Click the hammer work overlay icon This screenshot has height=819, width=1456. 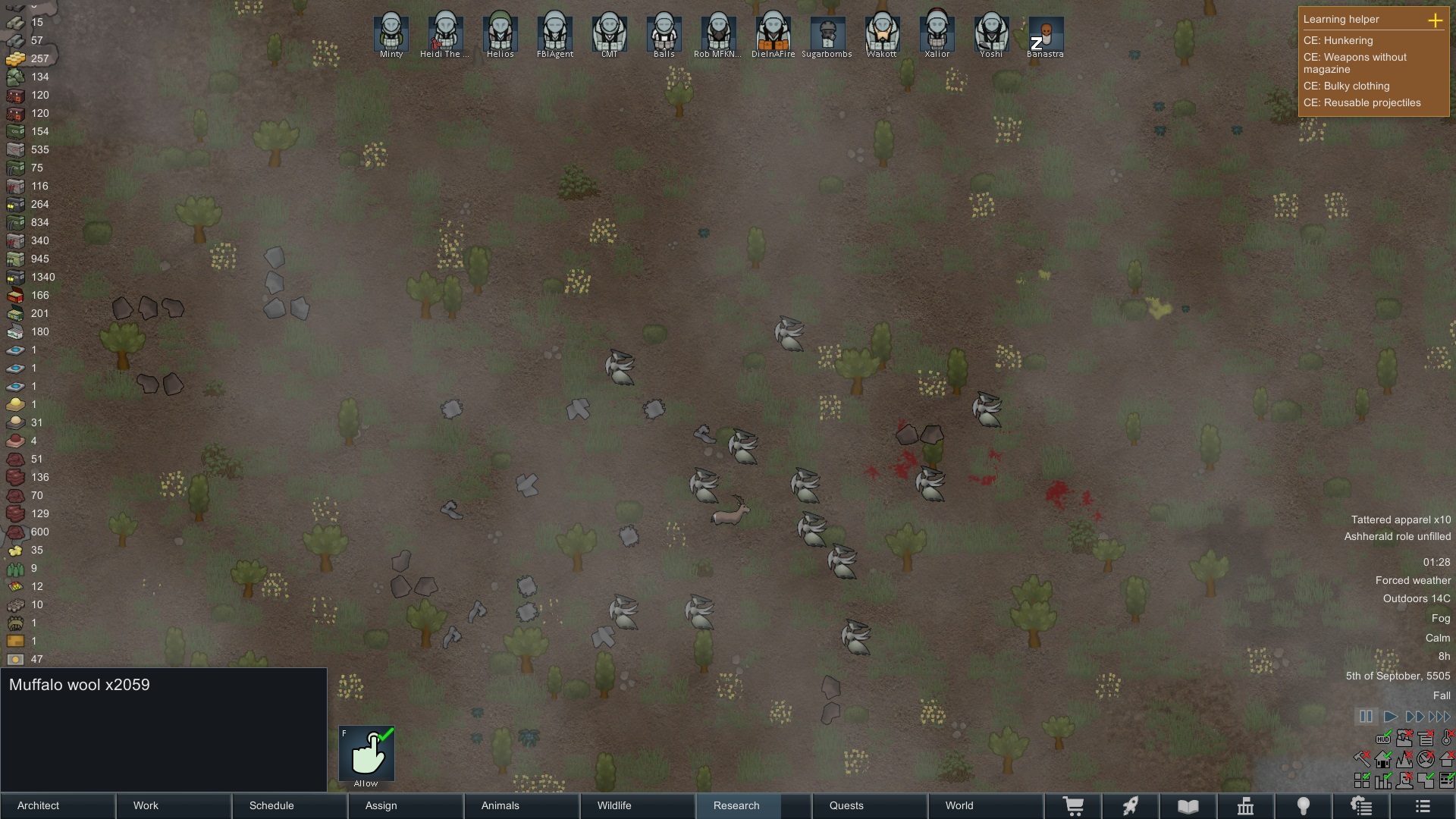[1362, 760]
